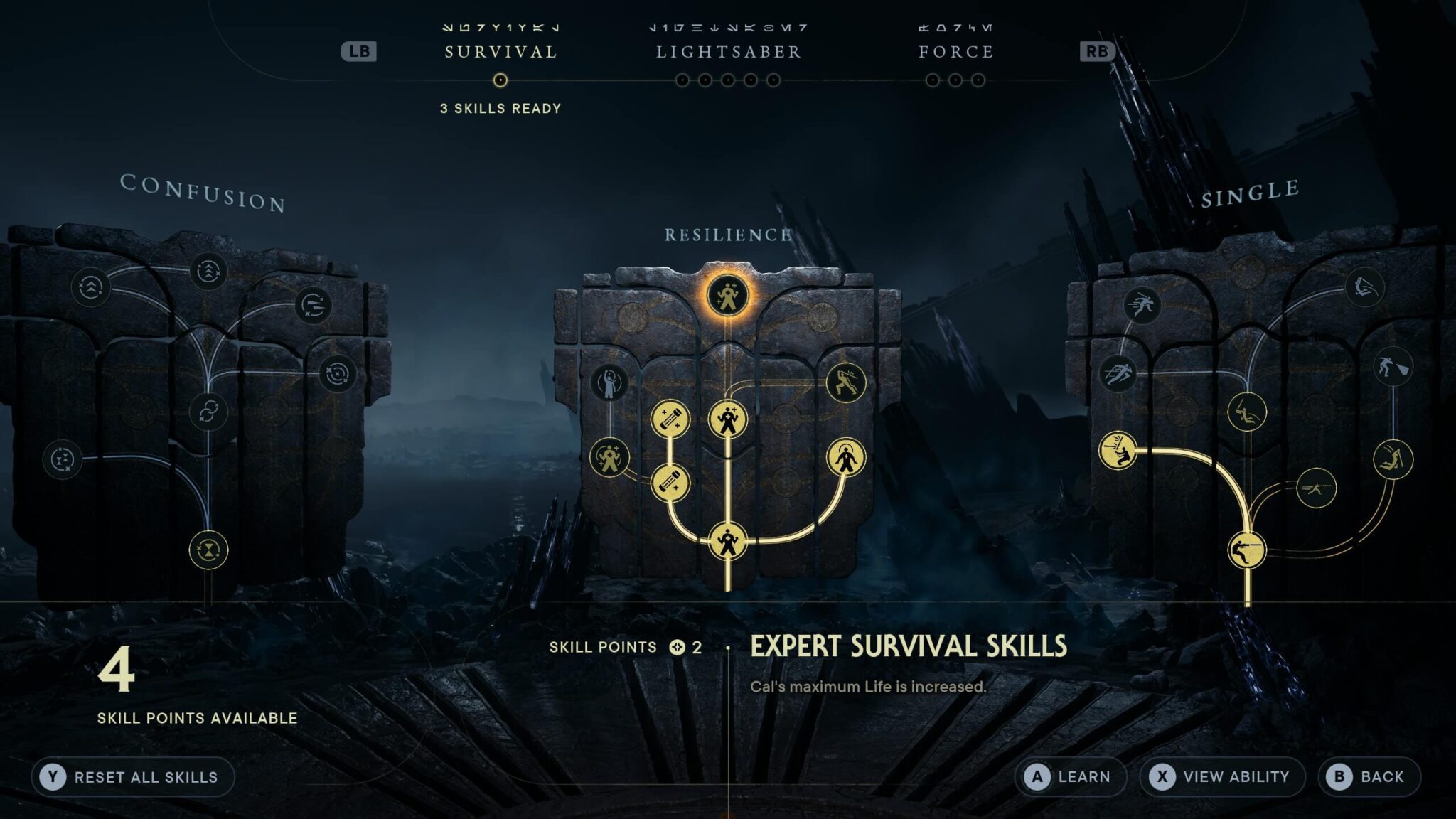Image resolution: width=1456 pixels, height=819 pixels.
Task: Select the Survival tab
Action: point(500,52)
